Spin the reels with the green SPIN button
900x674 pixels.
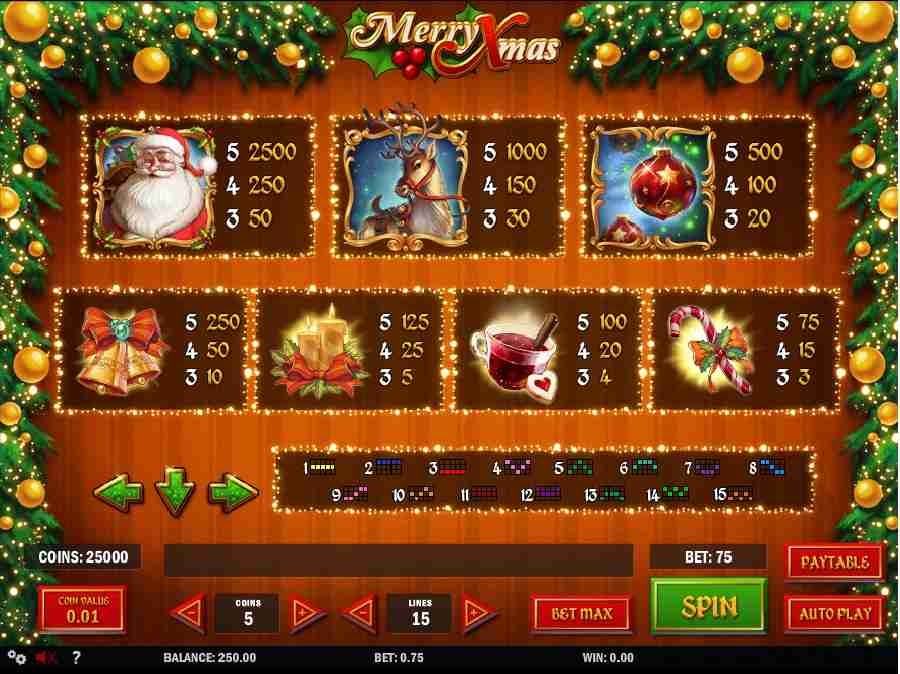tap(709, 605)
